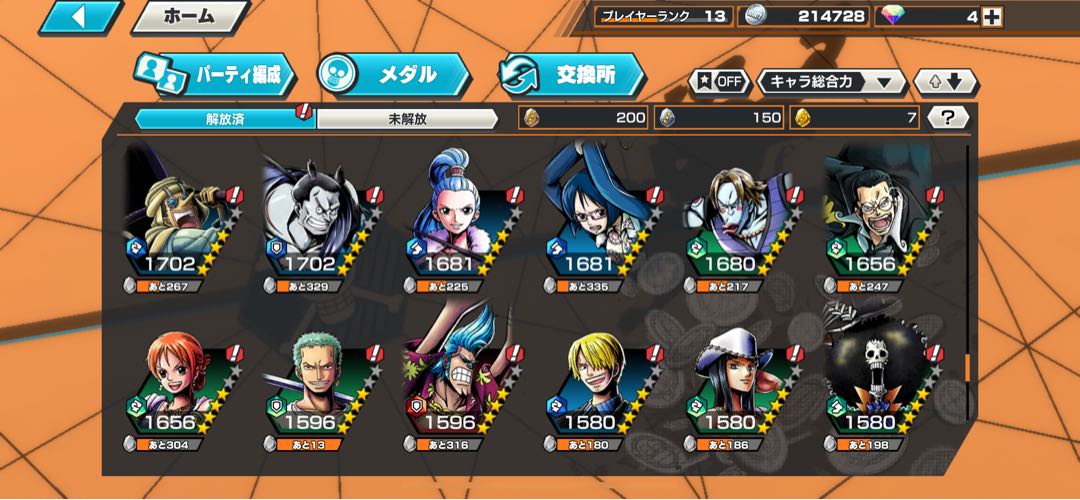The width and height of the screenshot is (1080, 500).
Task: Return to the ホーム screen
Action: (x=188, y=17)
